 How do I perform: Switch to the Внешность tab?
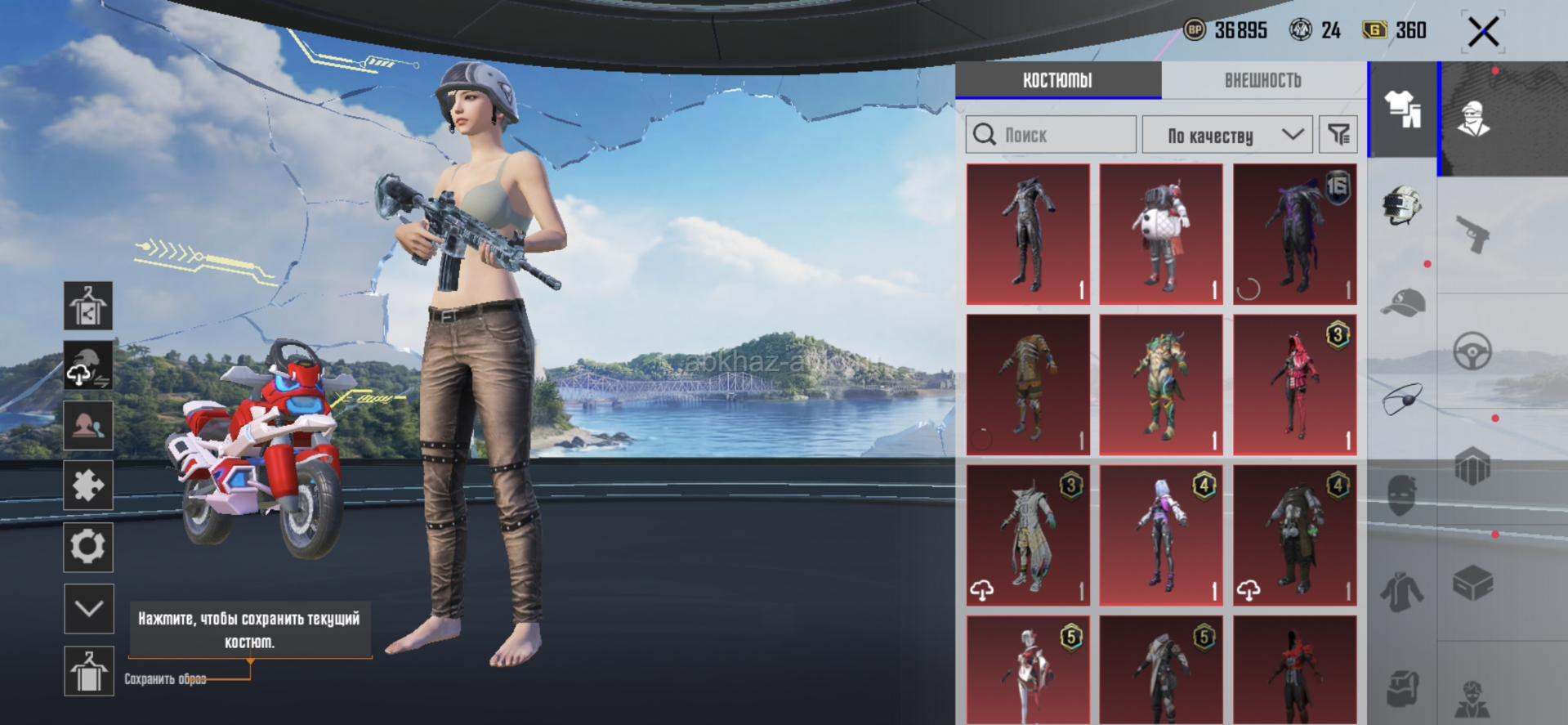(x=1262, y=80)
